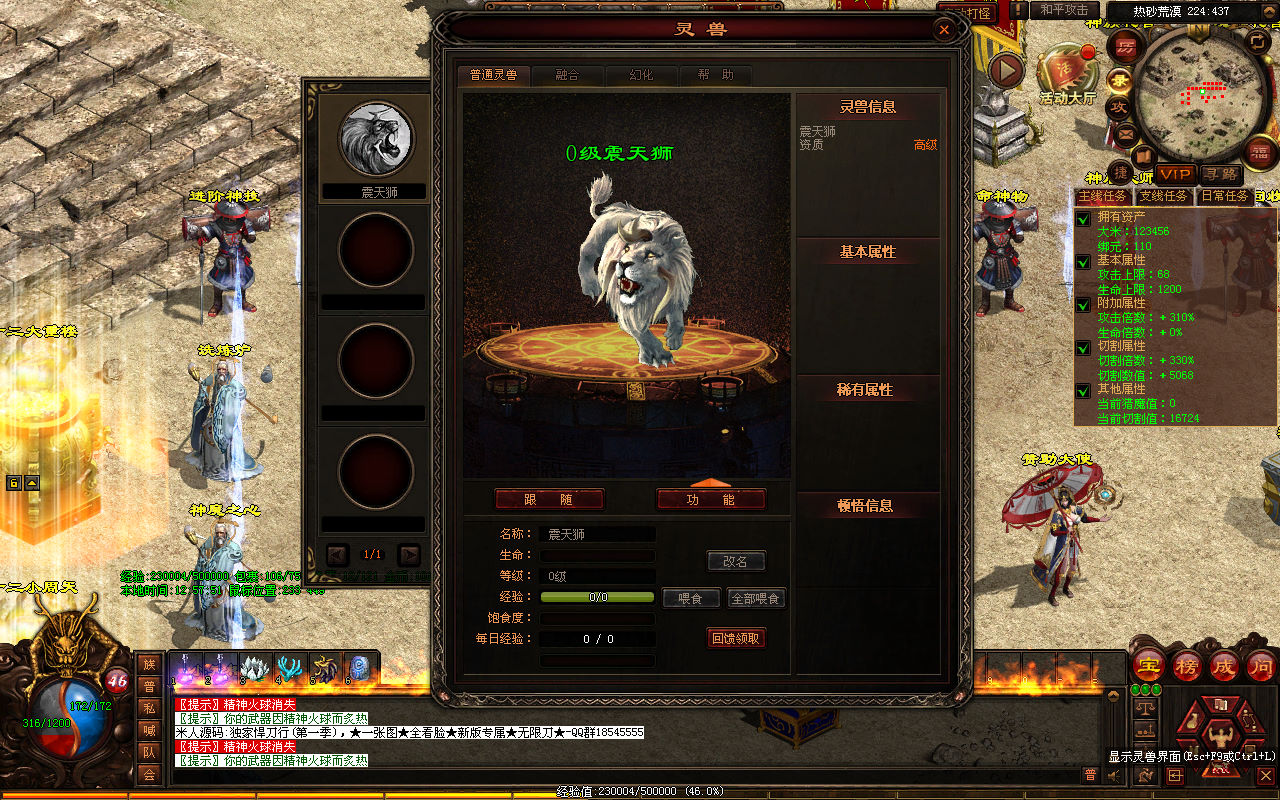
Task: Select the 震天狮 lion portrait slot
Action: [x=376, y=138]
